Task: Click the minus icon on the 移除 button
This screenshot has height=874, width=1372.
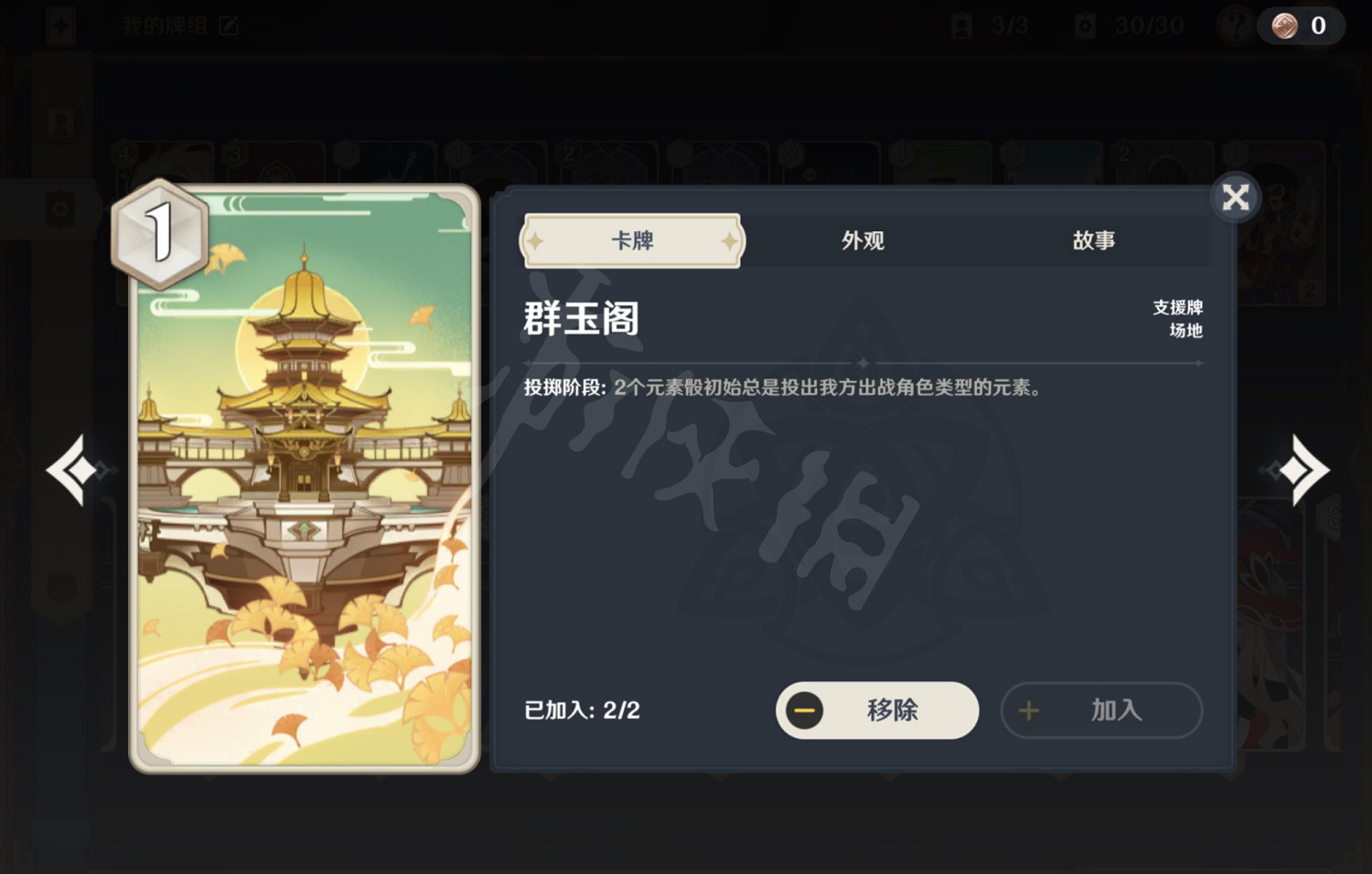Action: (805, 710)
